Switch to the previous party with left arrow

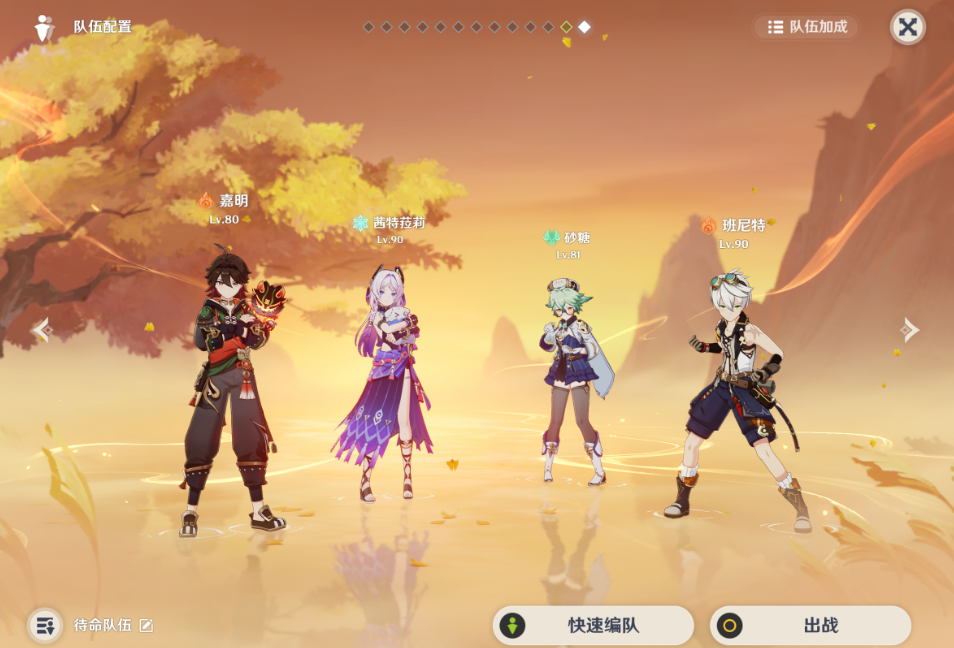click(41, 329)
